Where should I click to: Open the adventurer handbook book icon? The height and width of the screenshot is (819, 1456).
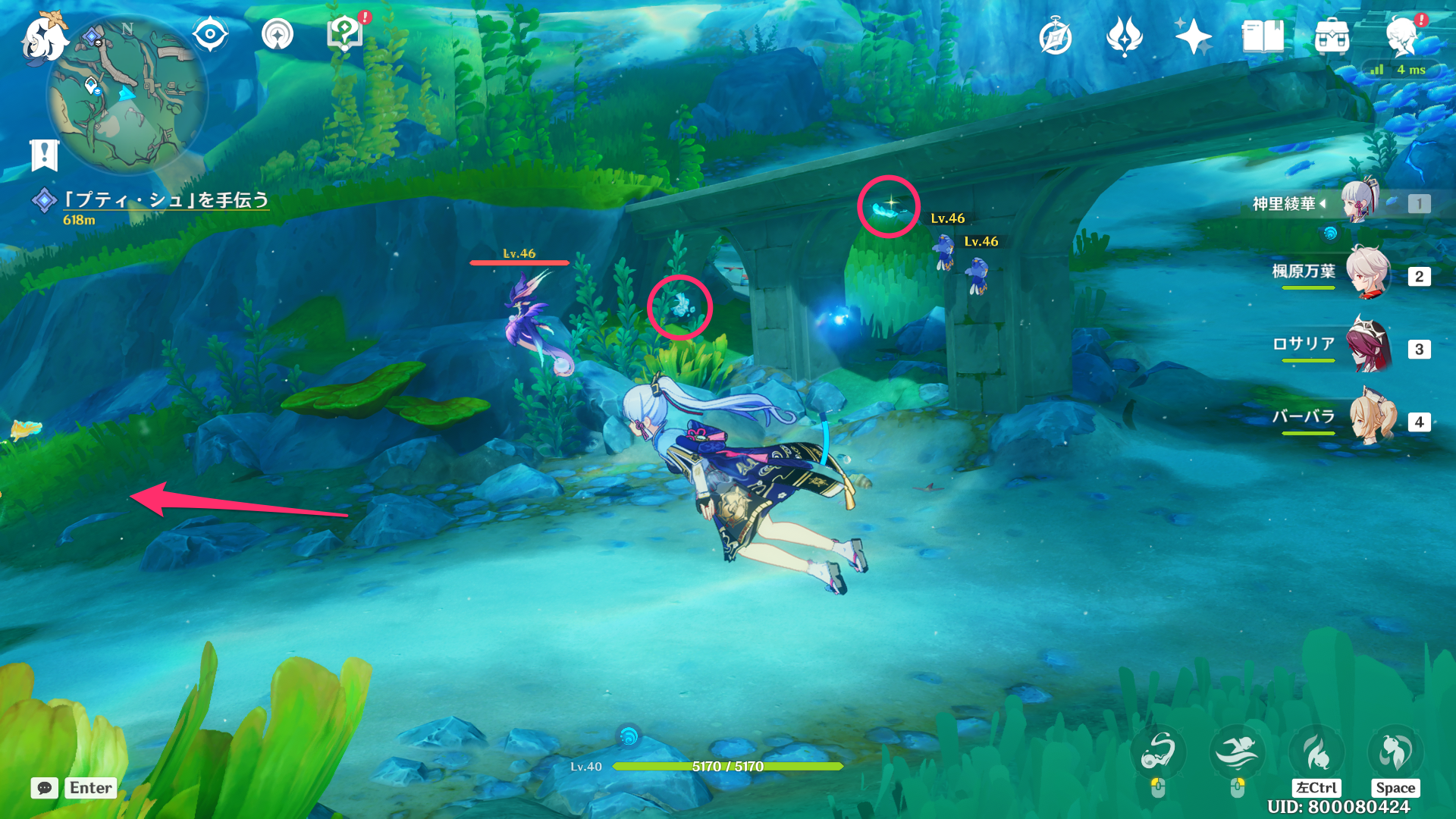1263,36
